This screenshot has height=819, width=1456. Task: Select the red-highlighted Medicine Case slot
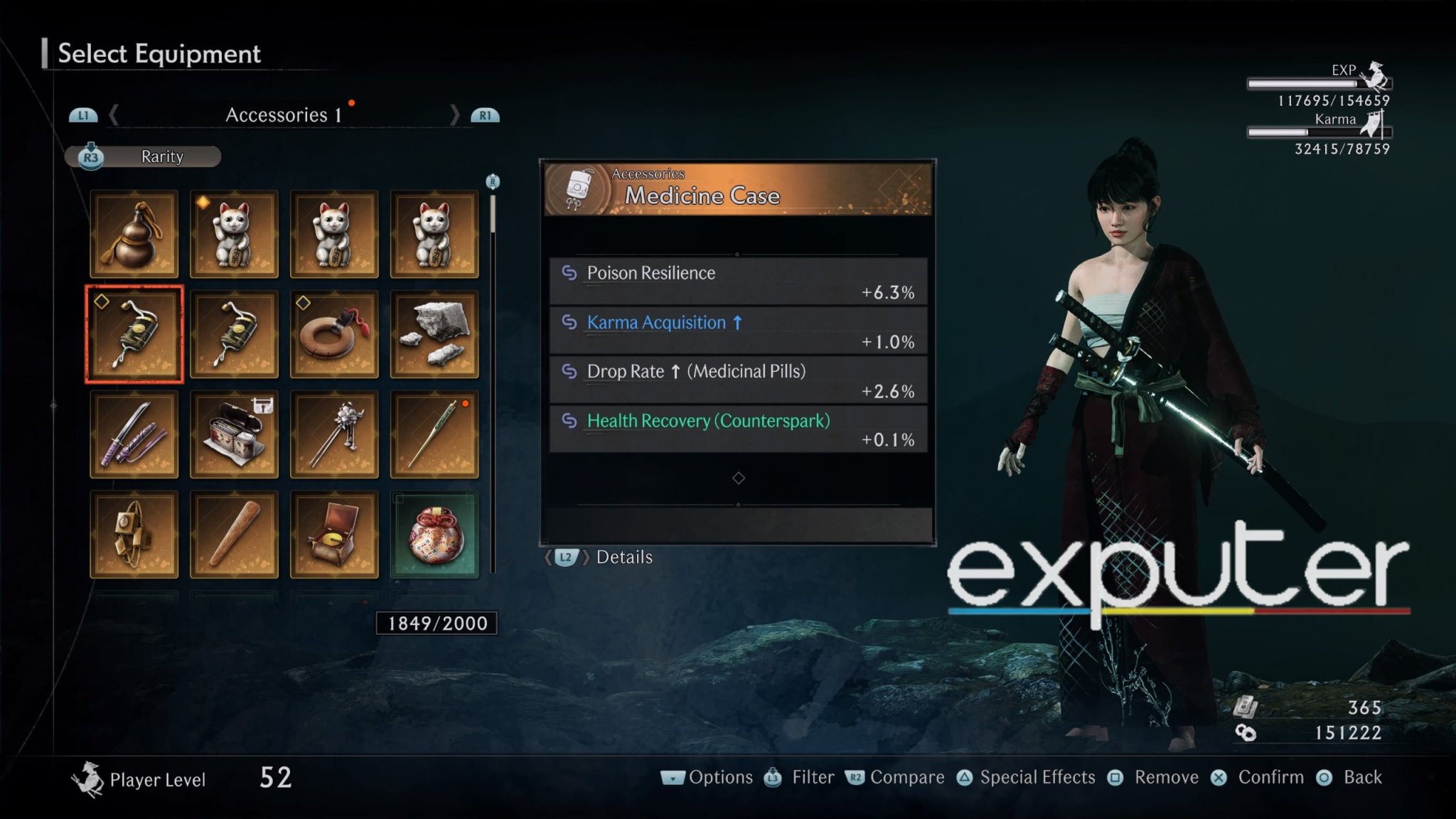click(134, 334)
